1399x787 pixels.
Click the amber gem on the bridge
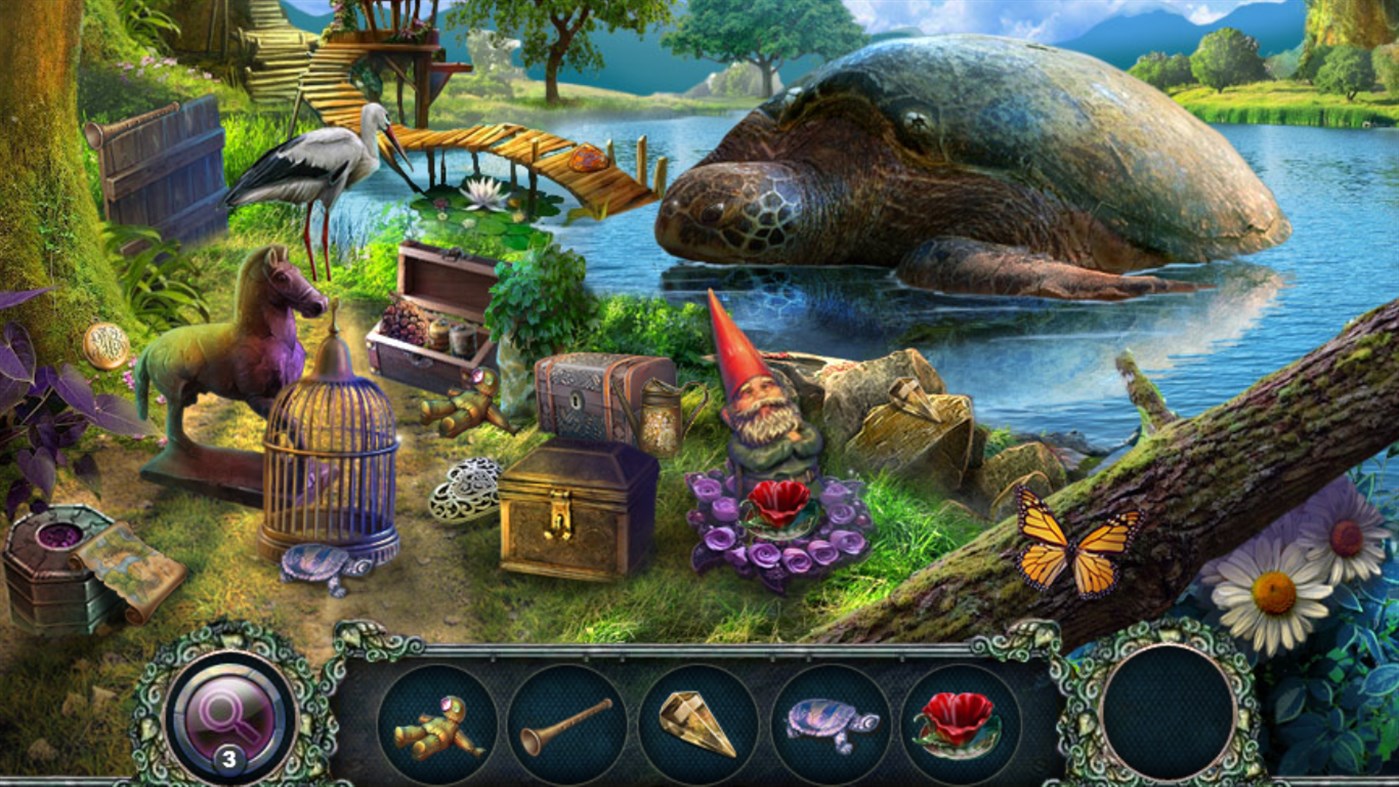(x=588, y=156)
